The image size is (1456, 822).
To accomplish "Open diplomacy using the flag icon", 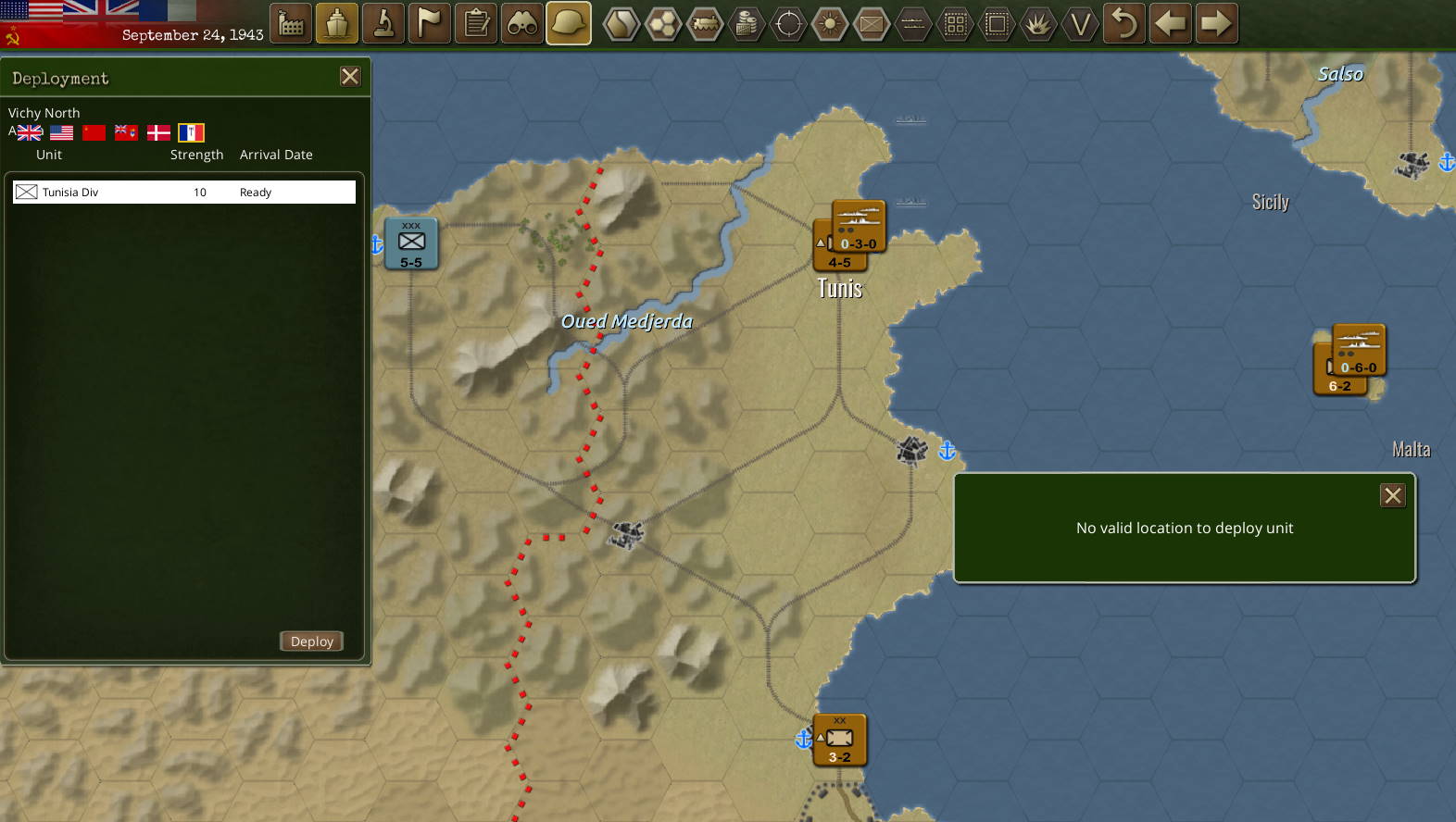I will (429, 23).
